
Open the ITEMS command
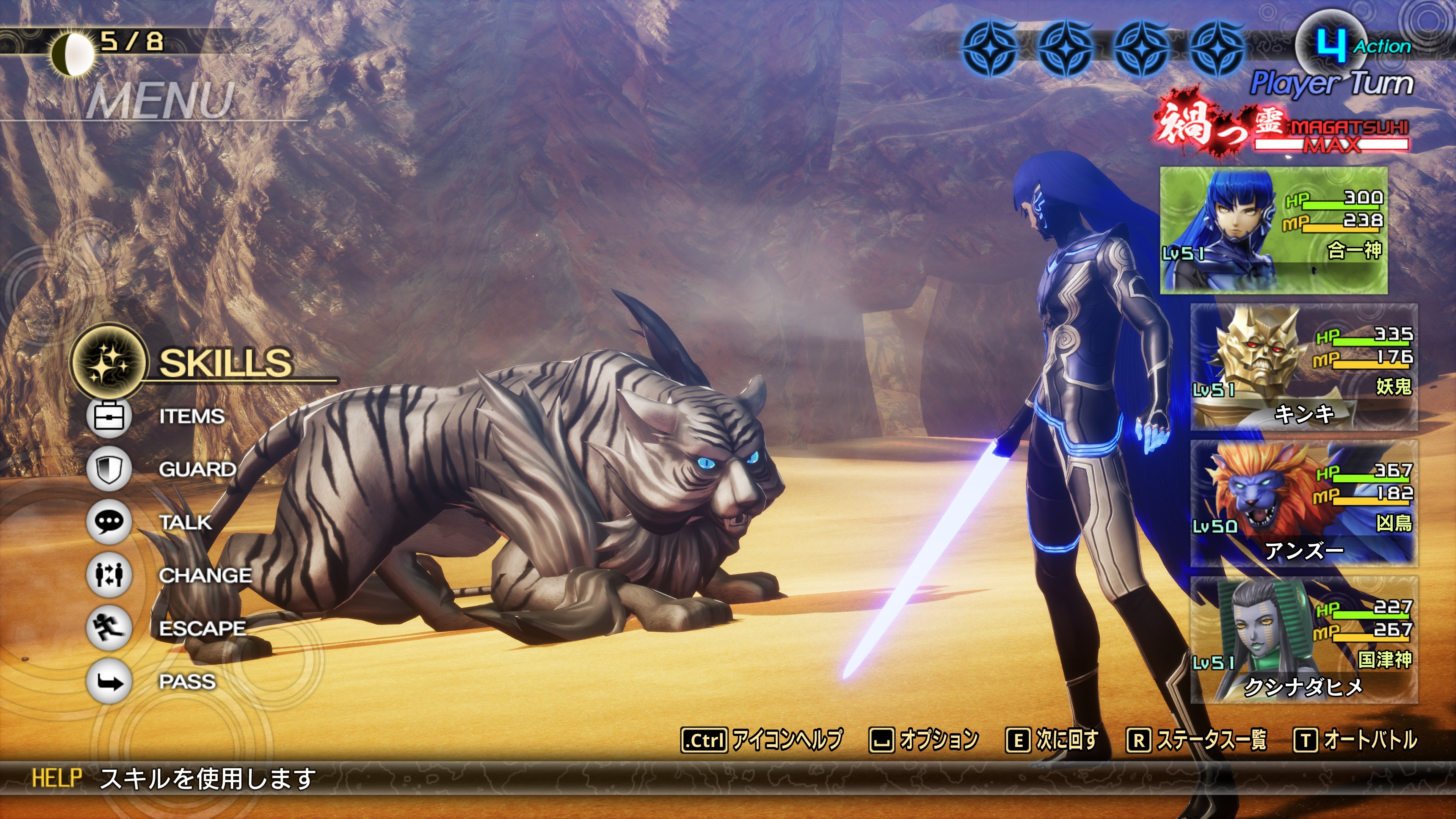[x=191, y=417]
